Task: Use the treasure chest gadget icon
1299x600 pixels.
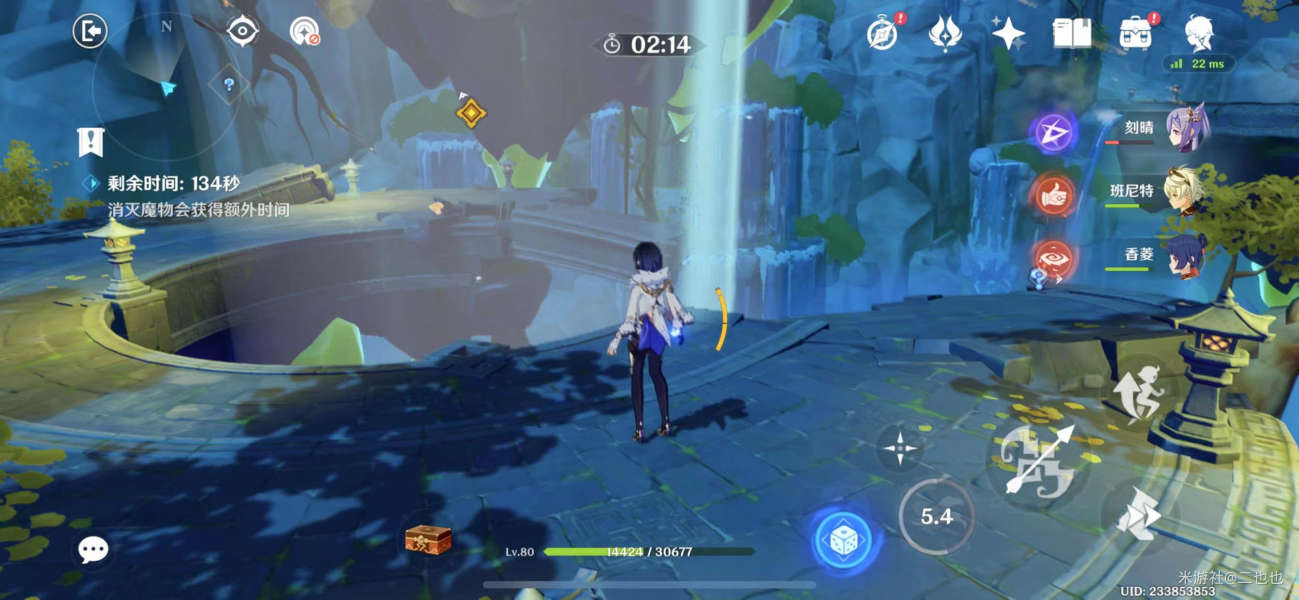Action: point(428,539)
